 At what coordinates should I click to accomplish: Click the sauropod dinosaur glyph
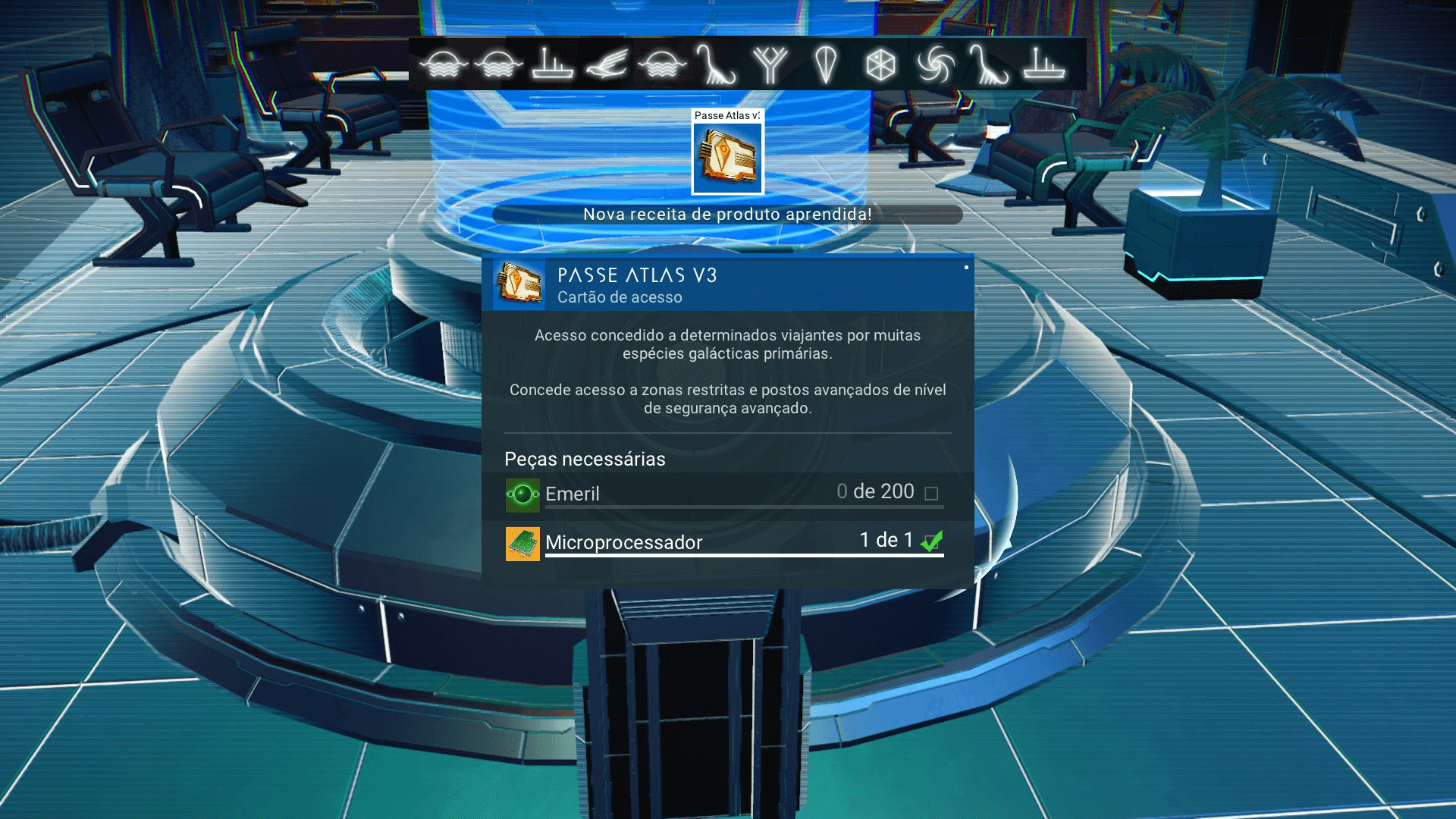click(x=716, y=64)
